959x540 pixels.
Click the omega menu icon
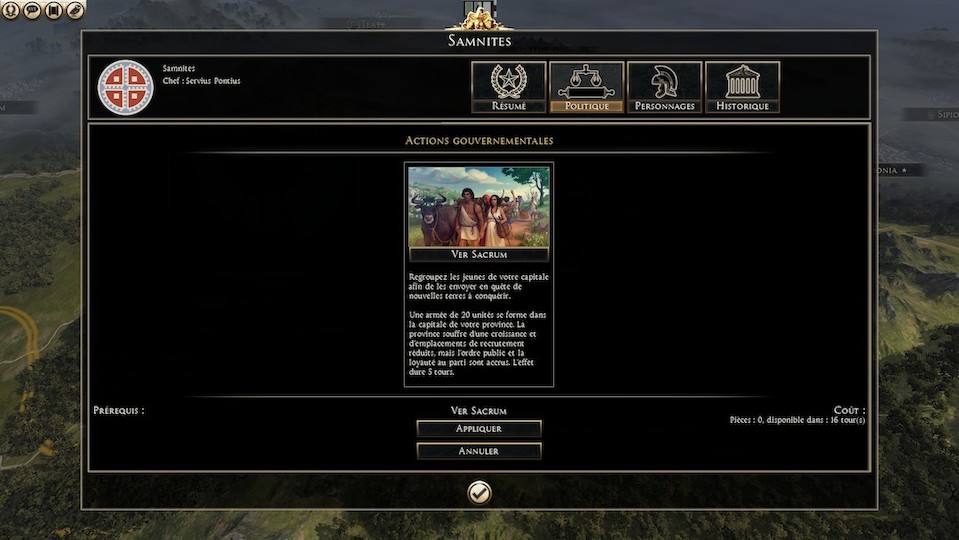point(10,10)
